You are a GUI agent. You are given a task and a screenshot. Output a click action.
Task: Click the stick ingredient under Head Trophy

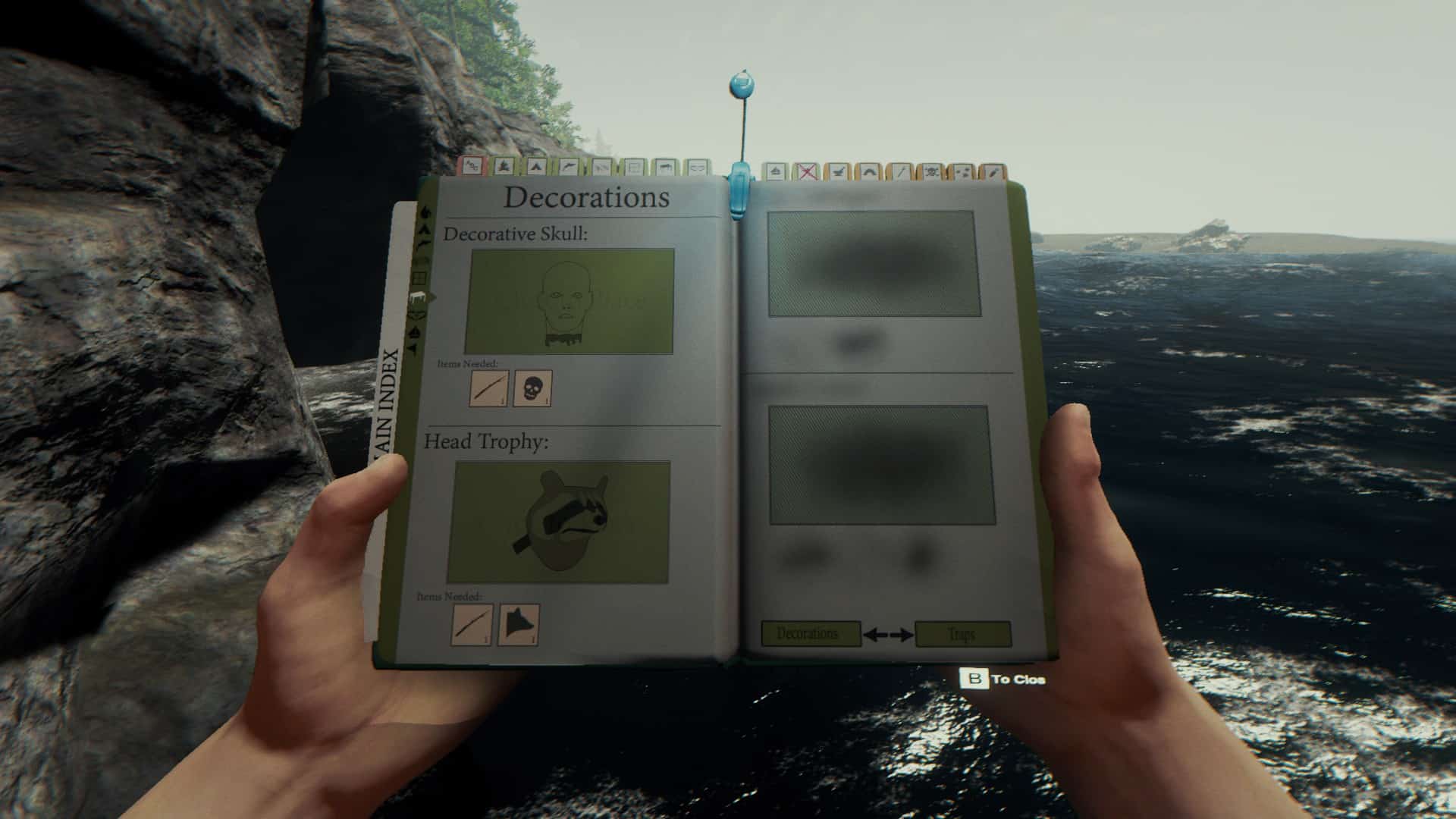click(x=472, y=625)
